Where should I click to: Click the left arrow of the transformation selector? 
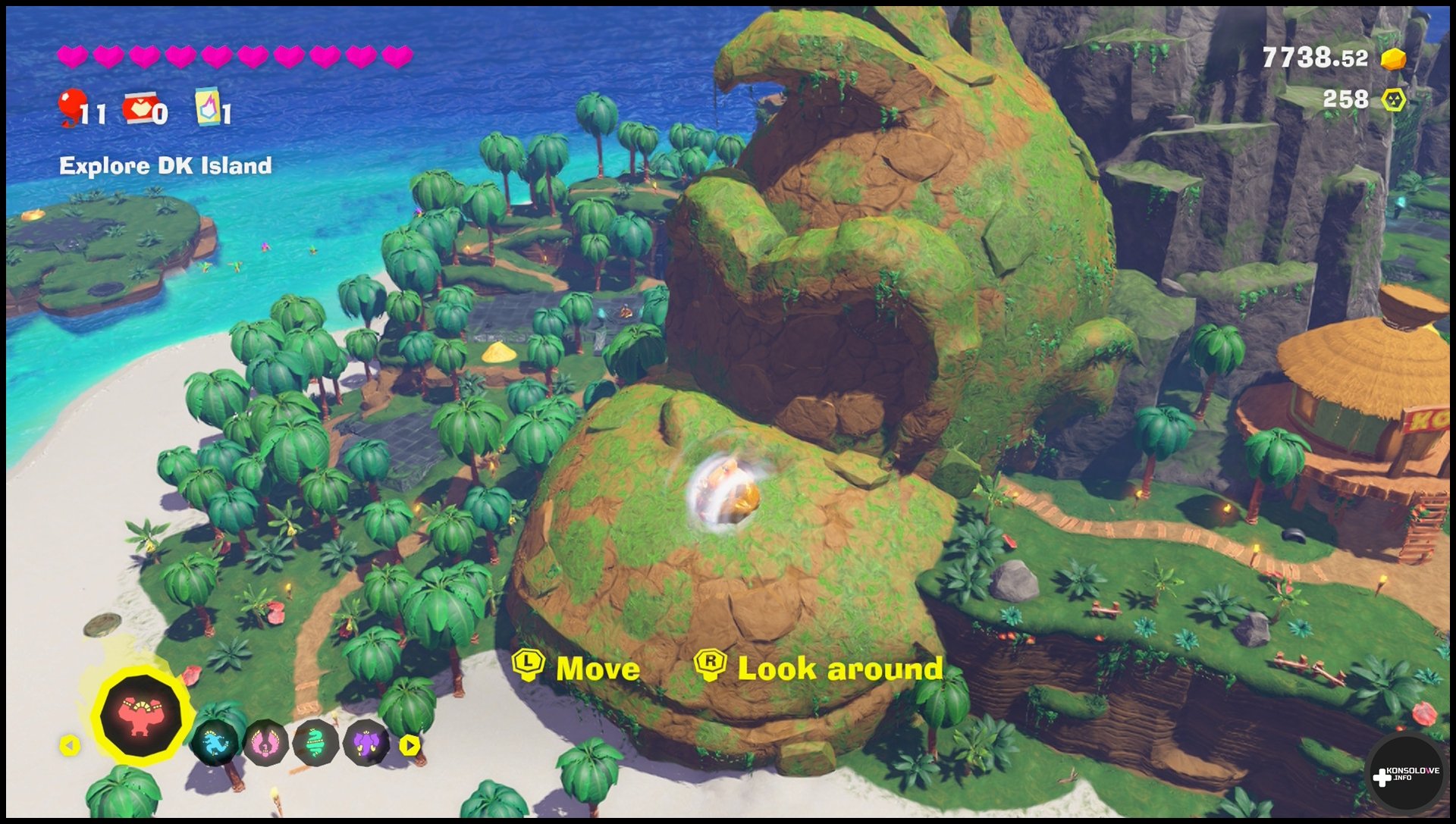point(70,746)
